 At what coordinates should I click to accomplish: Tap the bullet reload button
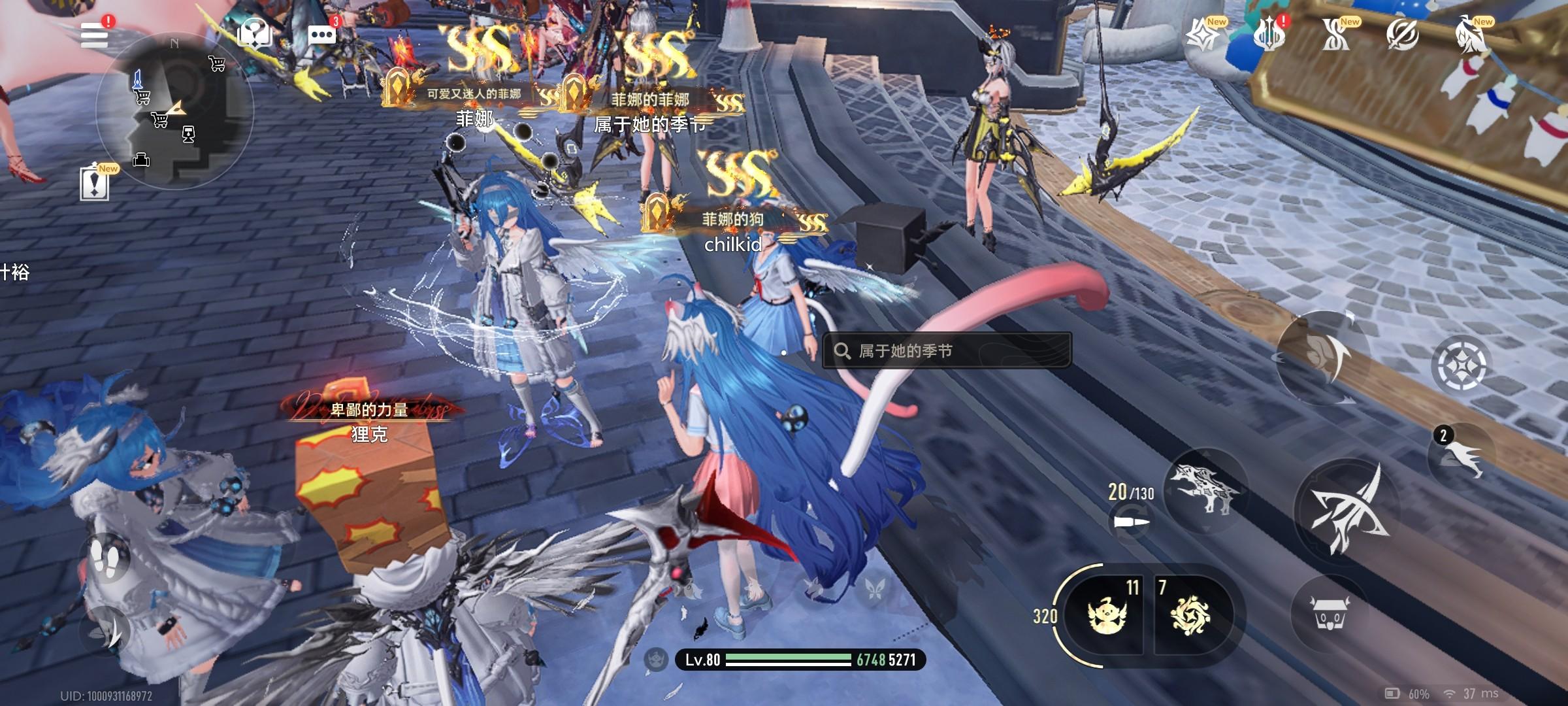(x=1131, y=522)
